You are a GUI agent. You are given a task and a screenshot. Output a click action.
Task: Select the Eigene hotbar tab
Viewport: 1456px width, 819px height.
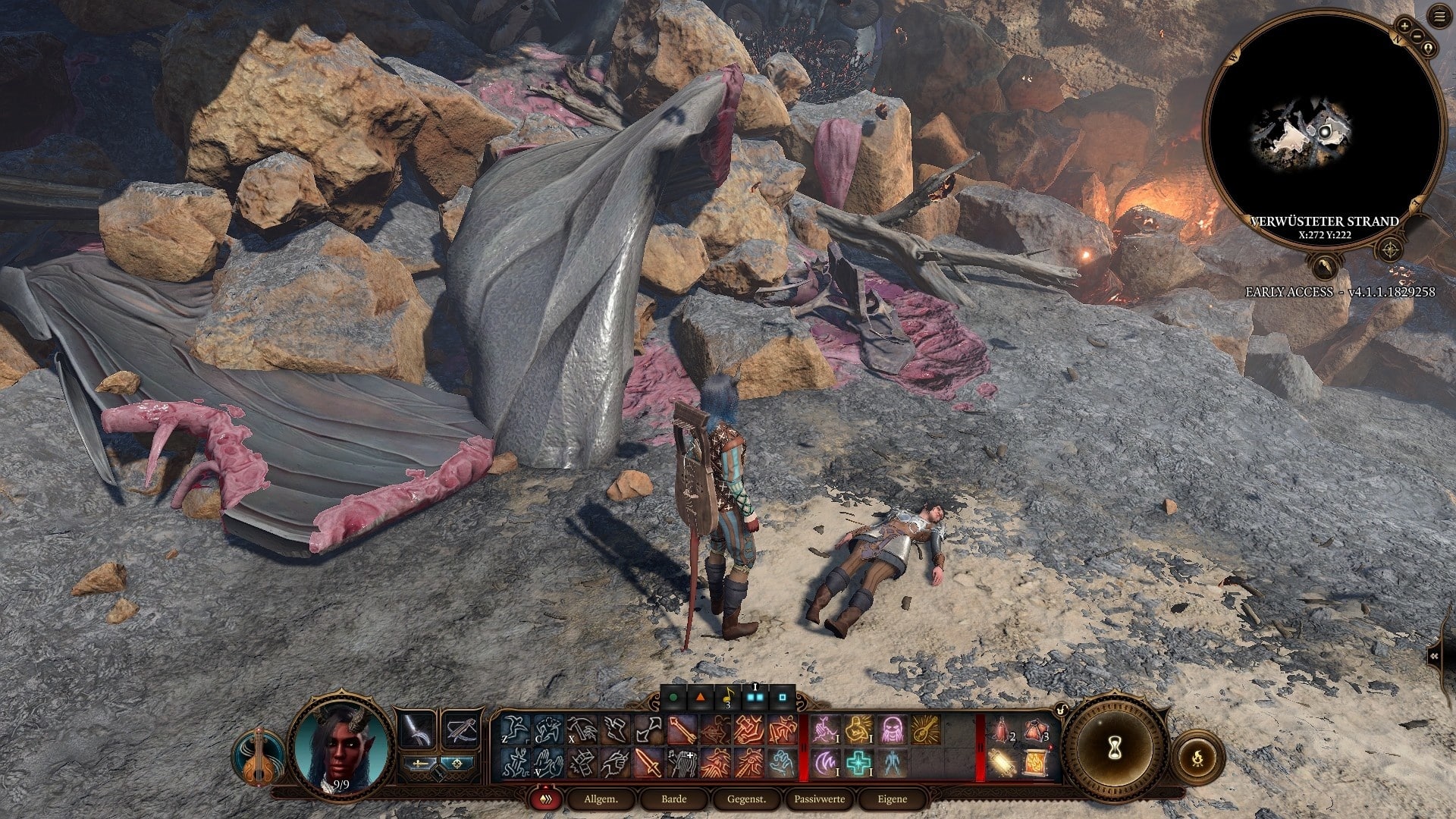[892, 799]
